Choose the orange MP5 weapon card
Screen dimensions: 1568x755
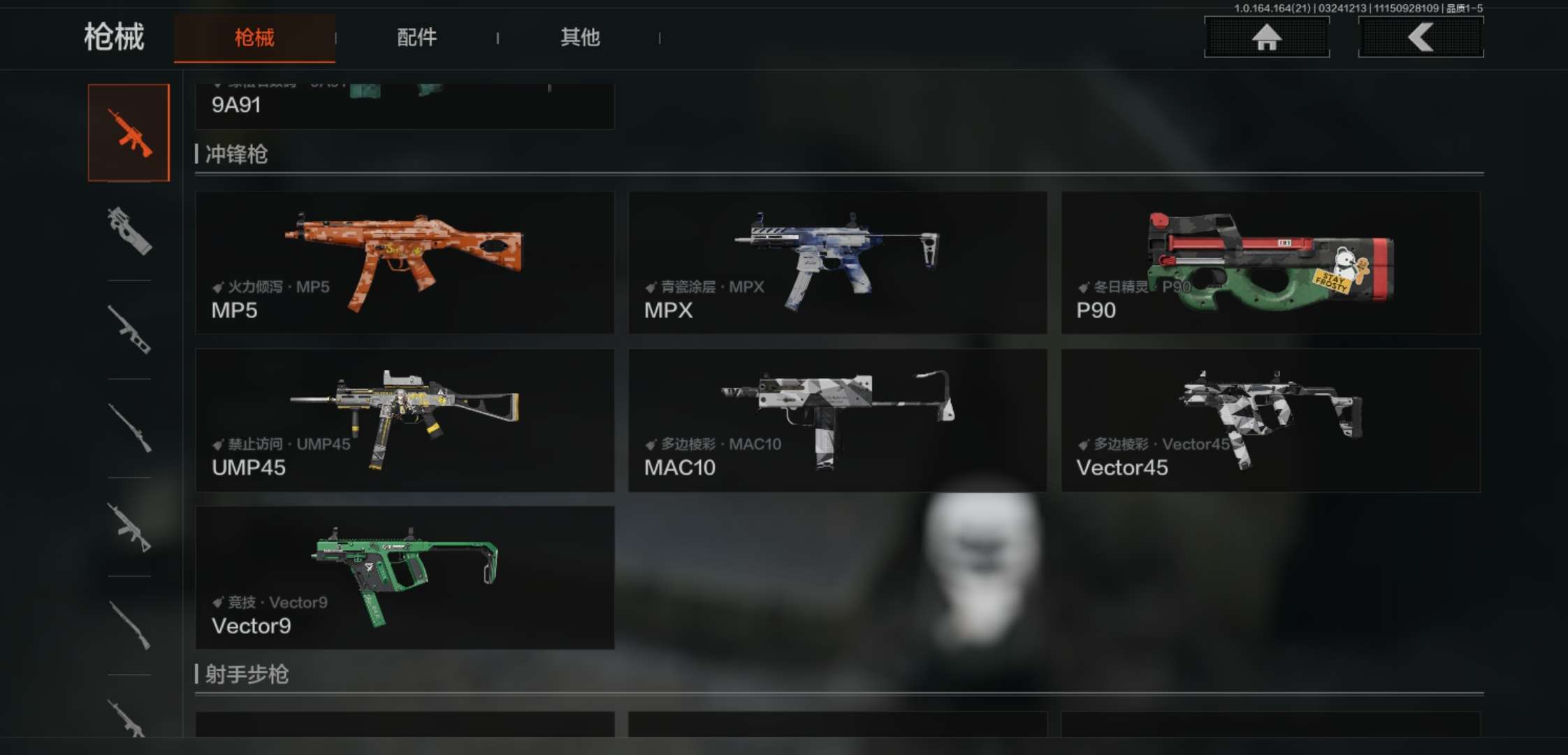(x=405, y=262)
